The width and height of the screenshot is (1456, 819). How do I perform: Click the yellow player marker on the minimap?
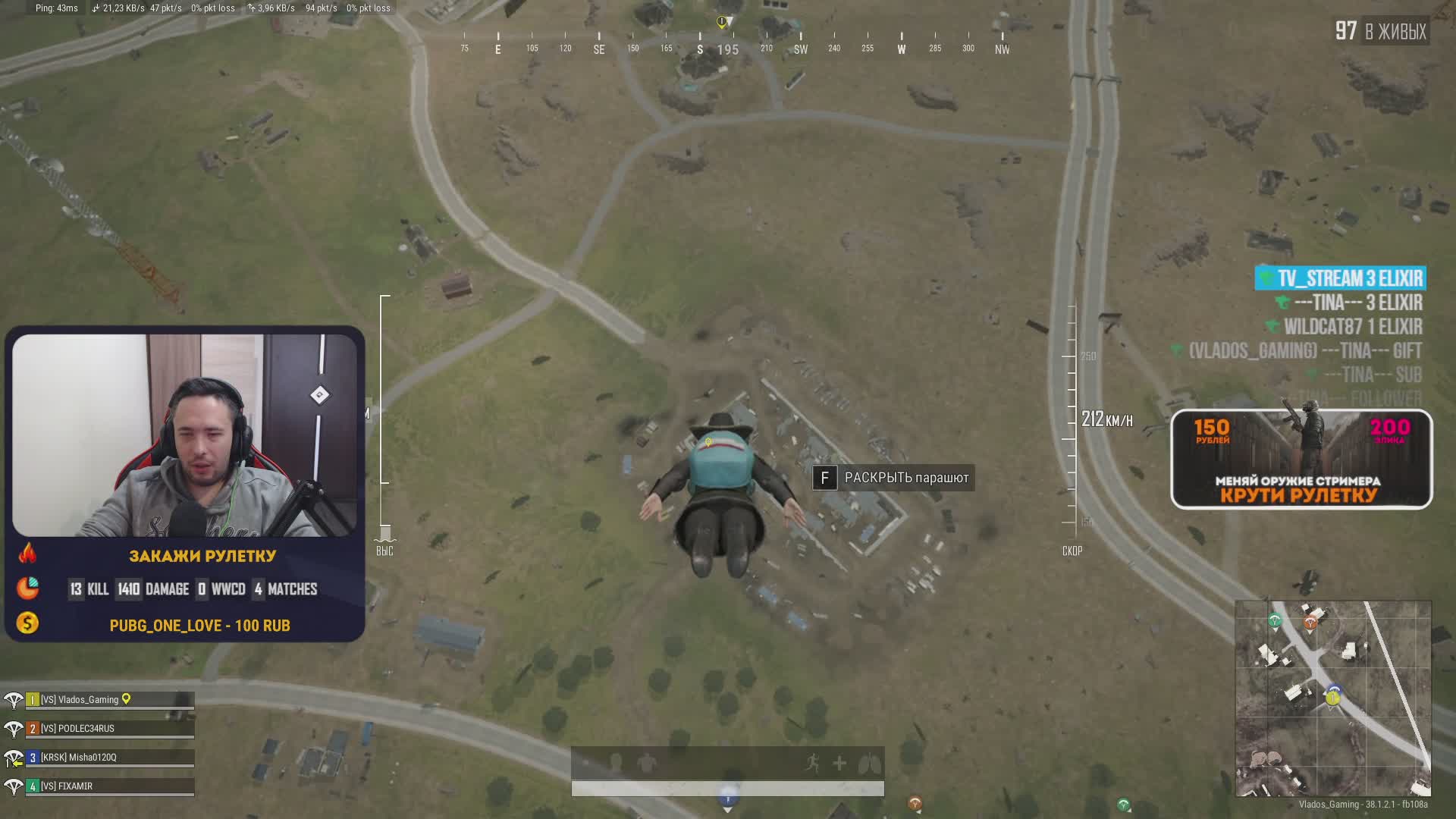click(x=1332, y=698)
